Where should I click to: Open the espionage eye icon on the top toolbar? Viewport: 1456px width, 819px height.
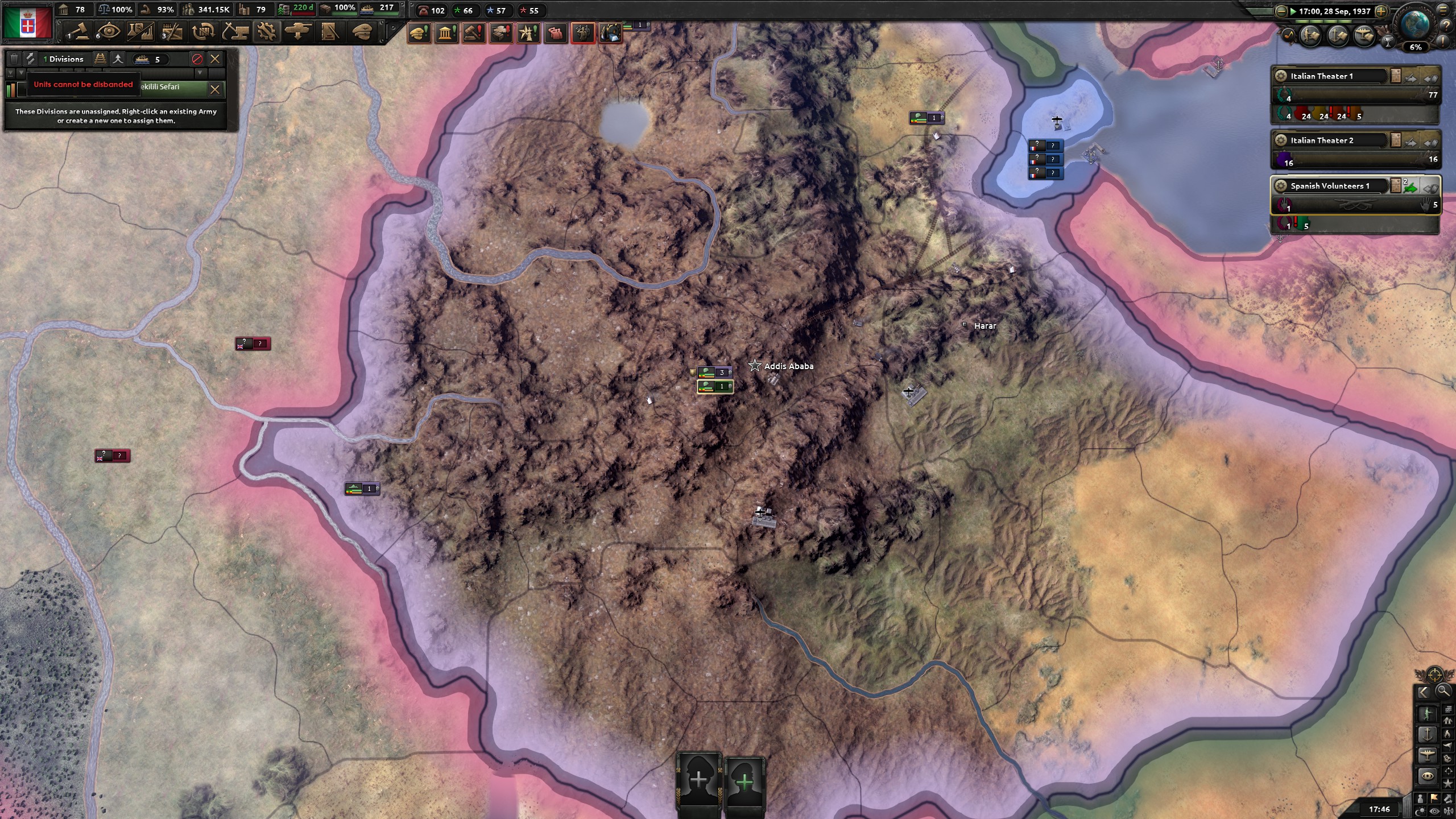pyautogui.click(x=109, y=31)
